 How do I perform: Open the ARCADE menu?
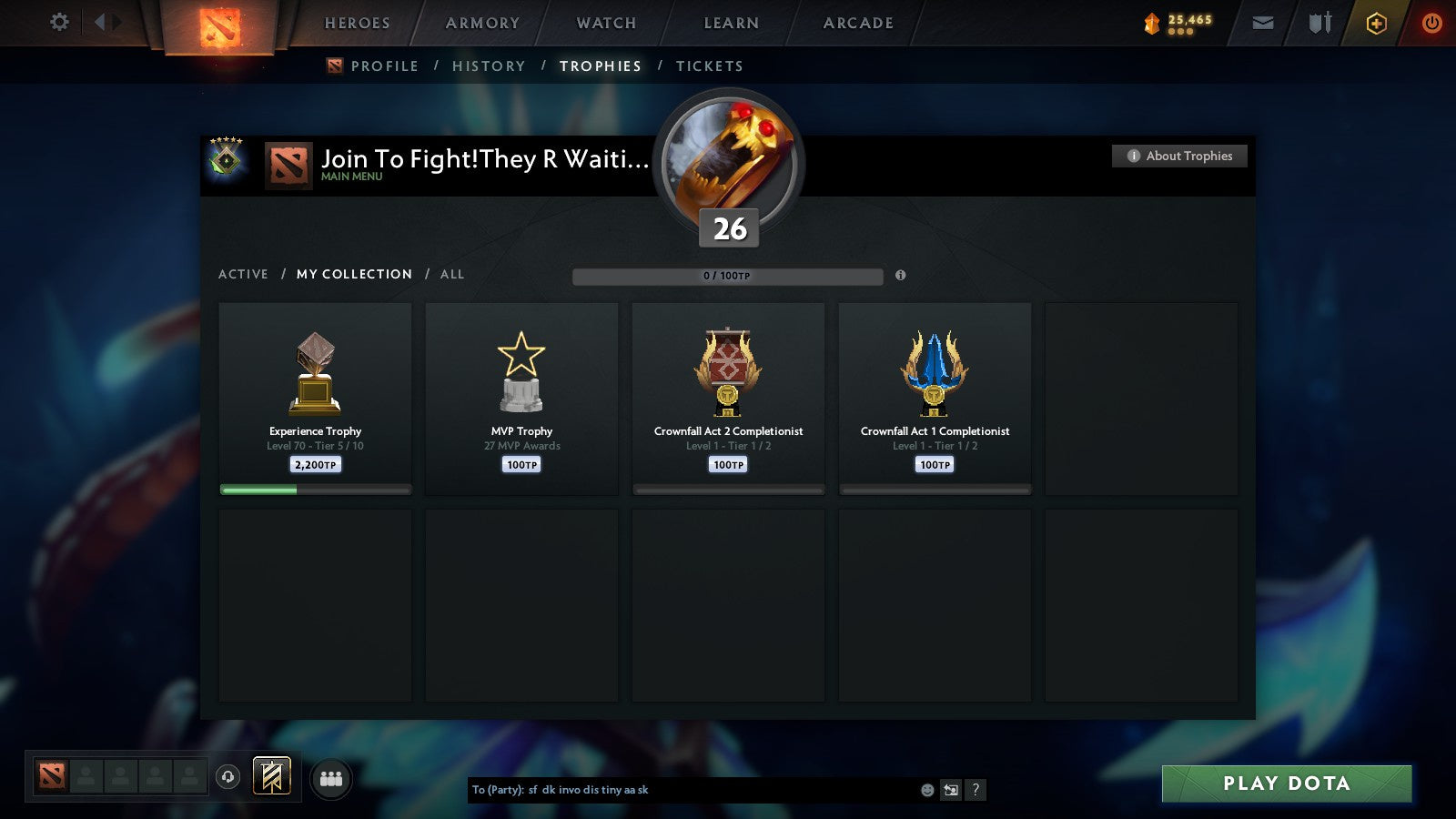[x=856, y=23]
